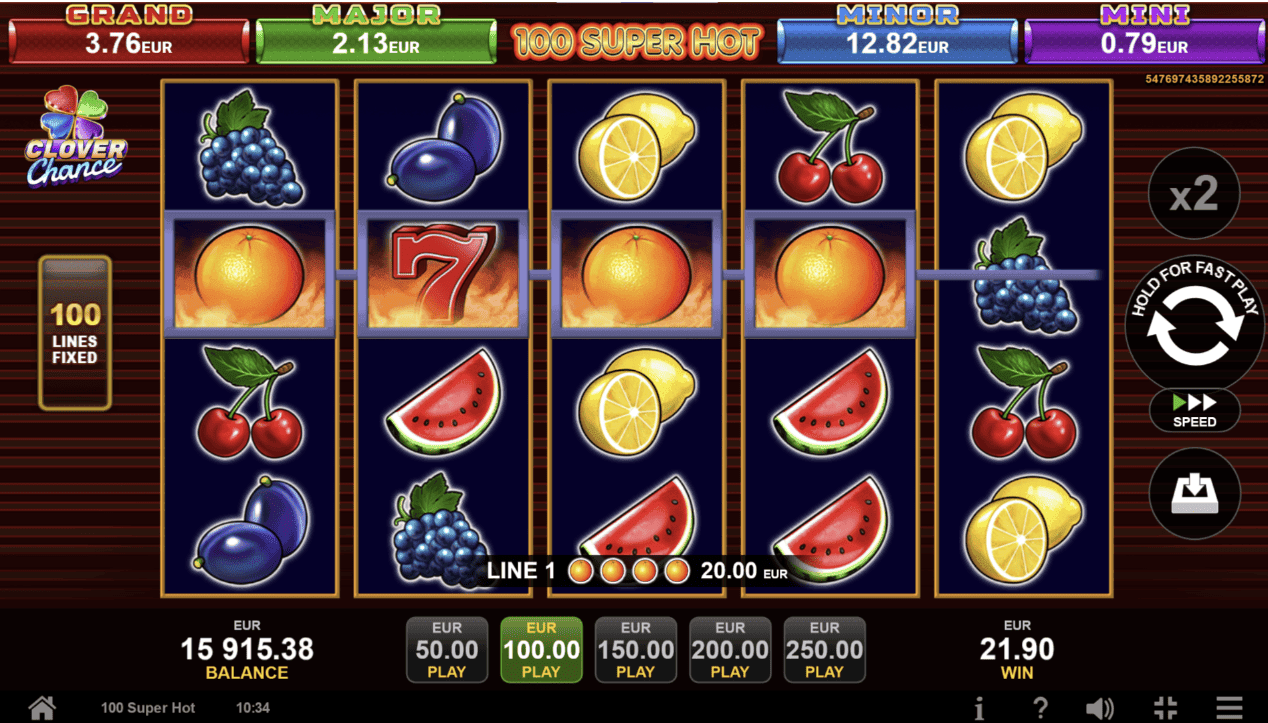1268x723 pixels.
Task: Toggle sound with the speaker icon
Action: (x=1099, y=708)
